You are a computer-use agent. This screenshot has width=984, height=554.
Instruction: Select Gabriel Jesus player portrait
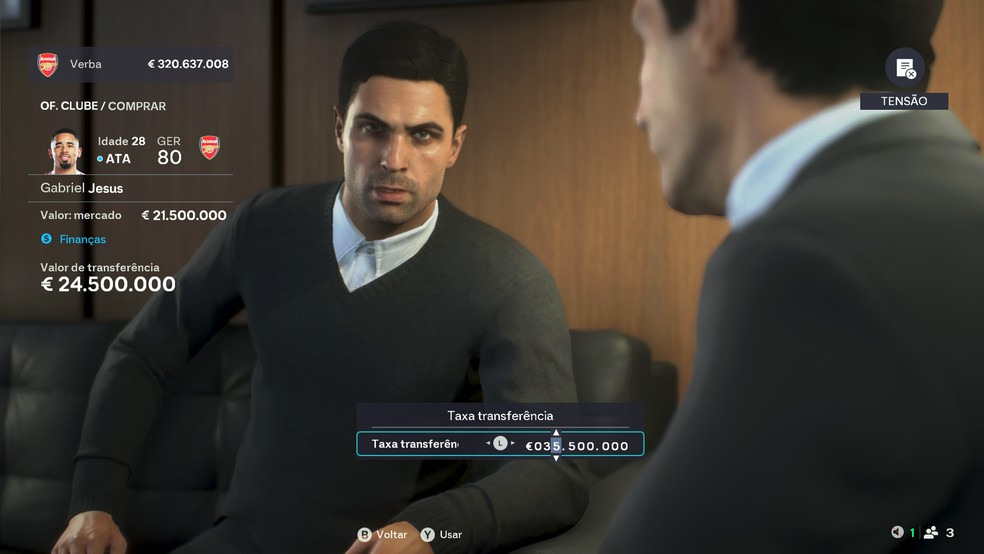tap(67, 151)
